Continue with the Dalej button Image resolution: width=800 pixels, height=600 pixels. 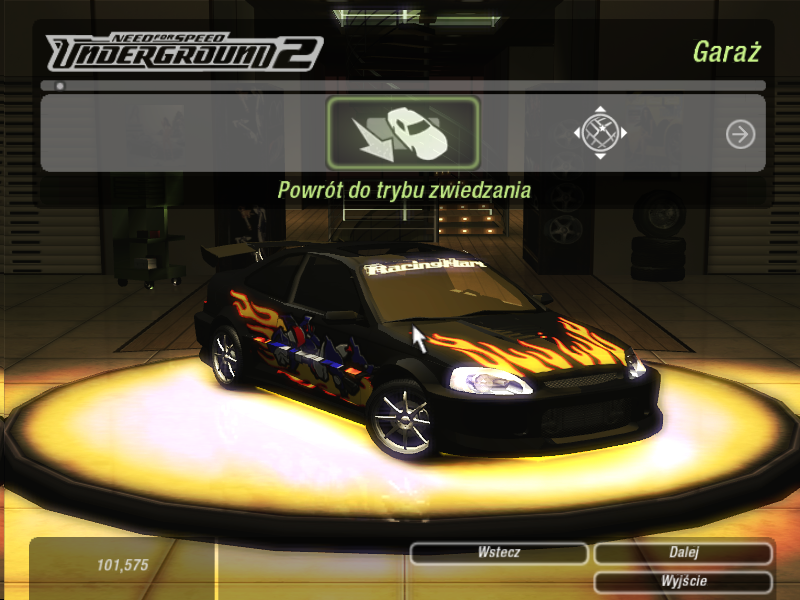(x=683, y=553)
